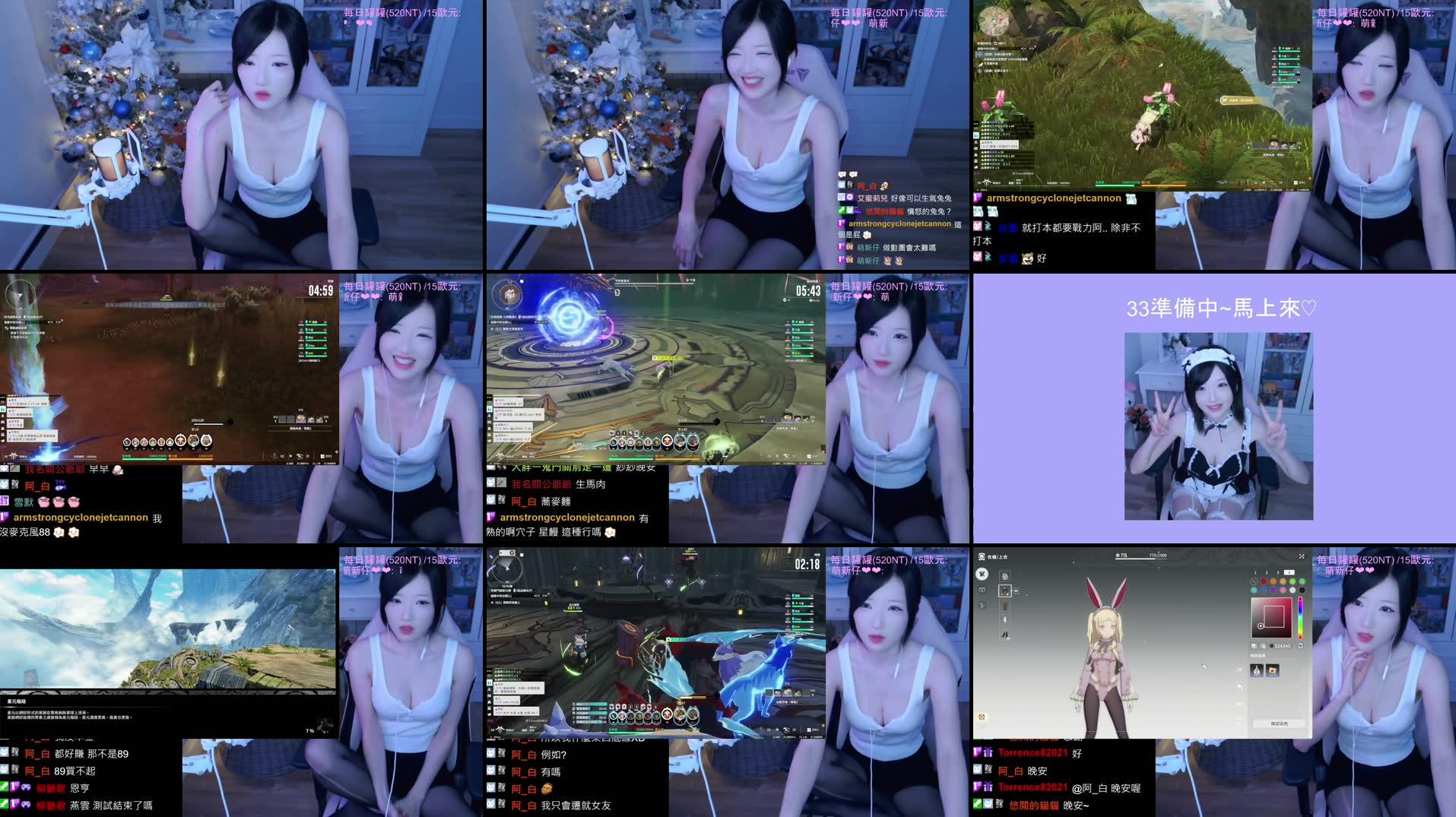The width and height of the screenshot is (1456, 817).
Task: Open settings via the gear icon below the wardrobe sidebar
Action: pyautogui.click(x=982, y=717)
